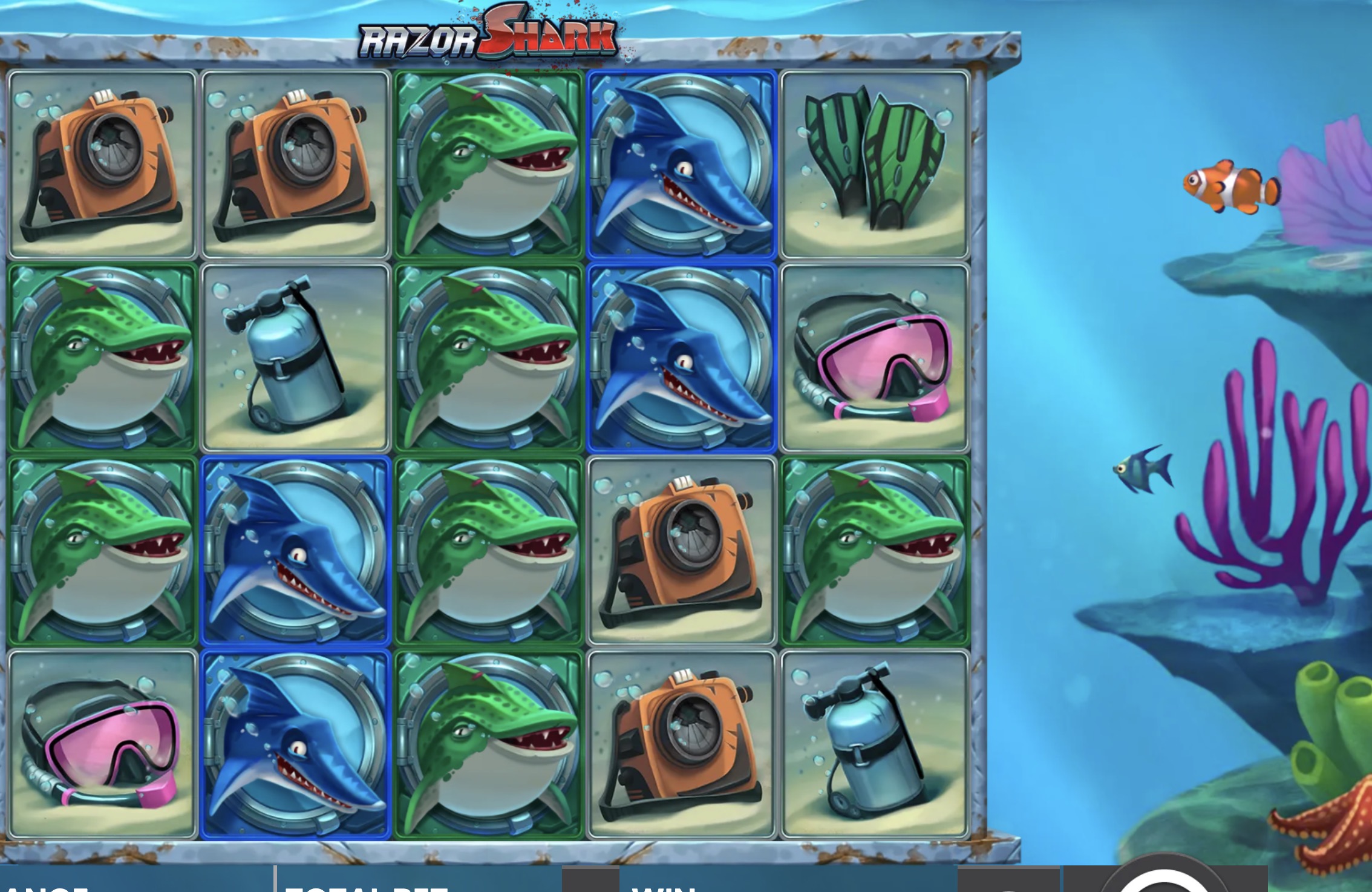This screenshot has height=892, width=1372.
Task: Open the bet selector beside Total Bet
Action: 590,879
